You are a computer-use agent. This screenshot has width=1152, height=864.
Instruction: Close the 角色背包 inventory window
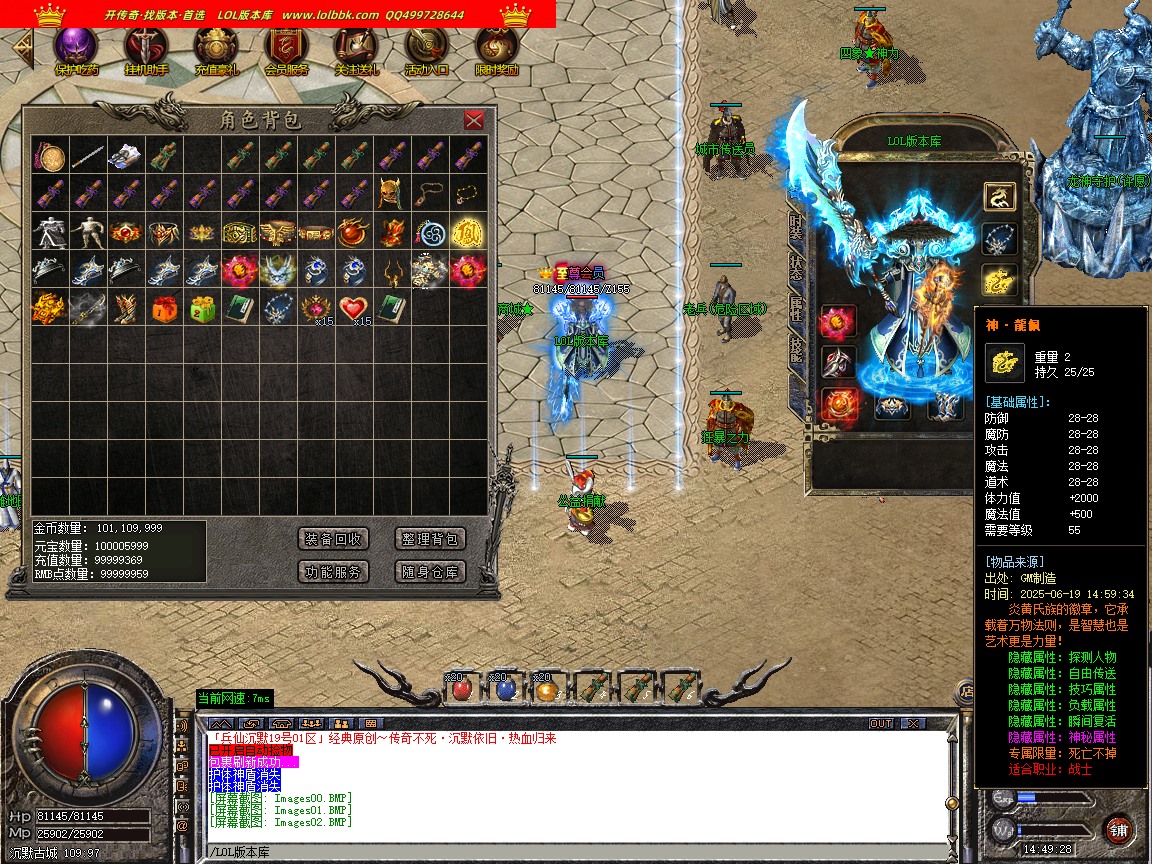(474, 120)
